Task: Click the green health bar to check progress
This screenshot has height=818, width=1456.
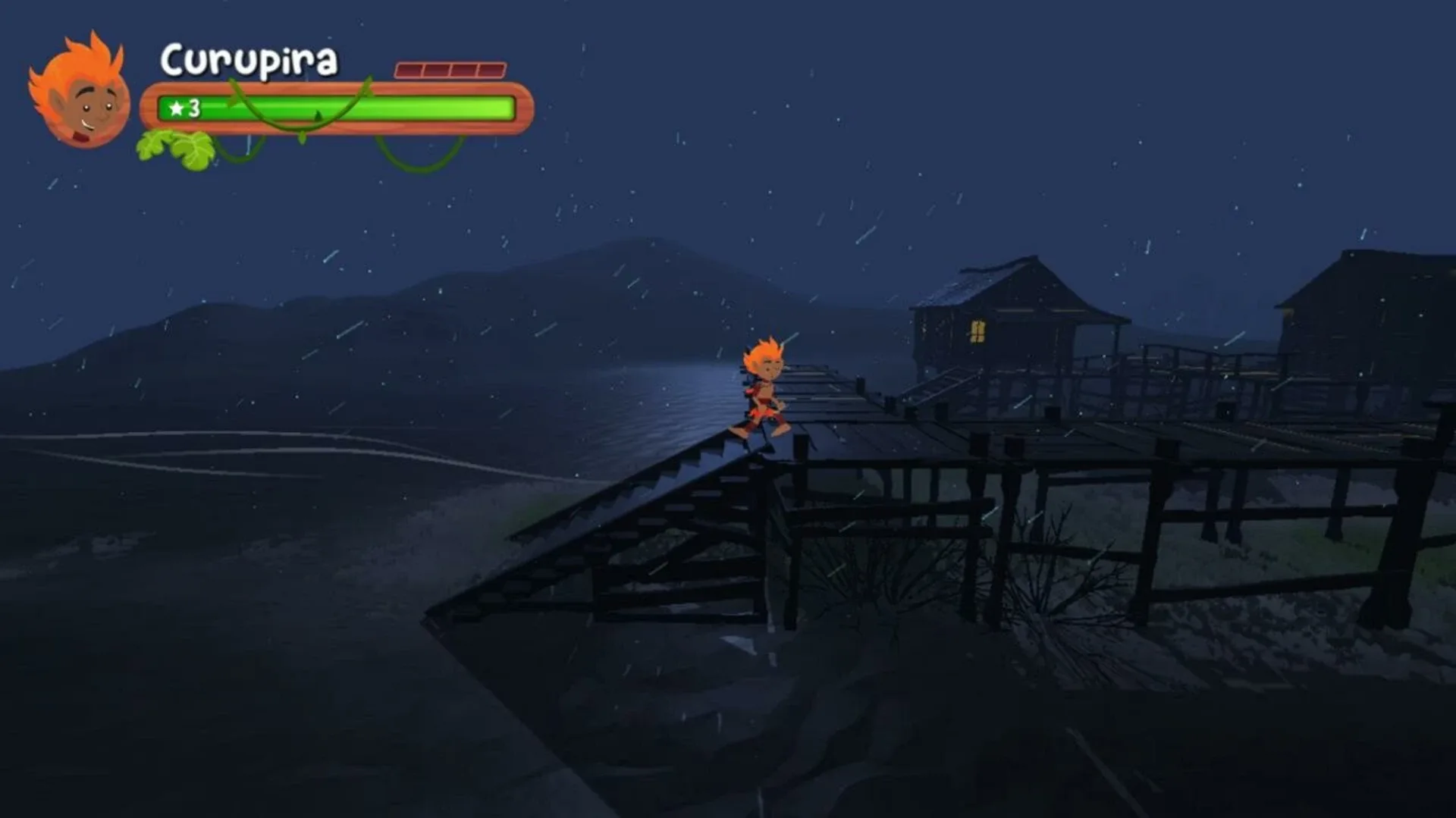Action: pos(341,108)
